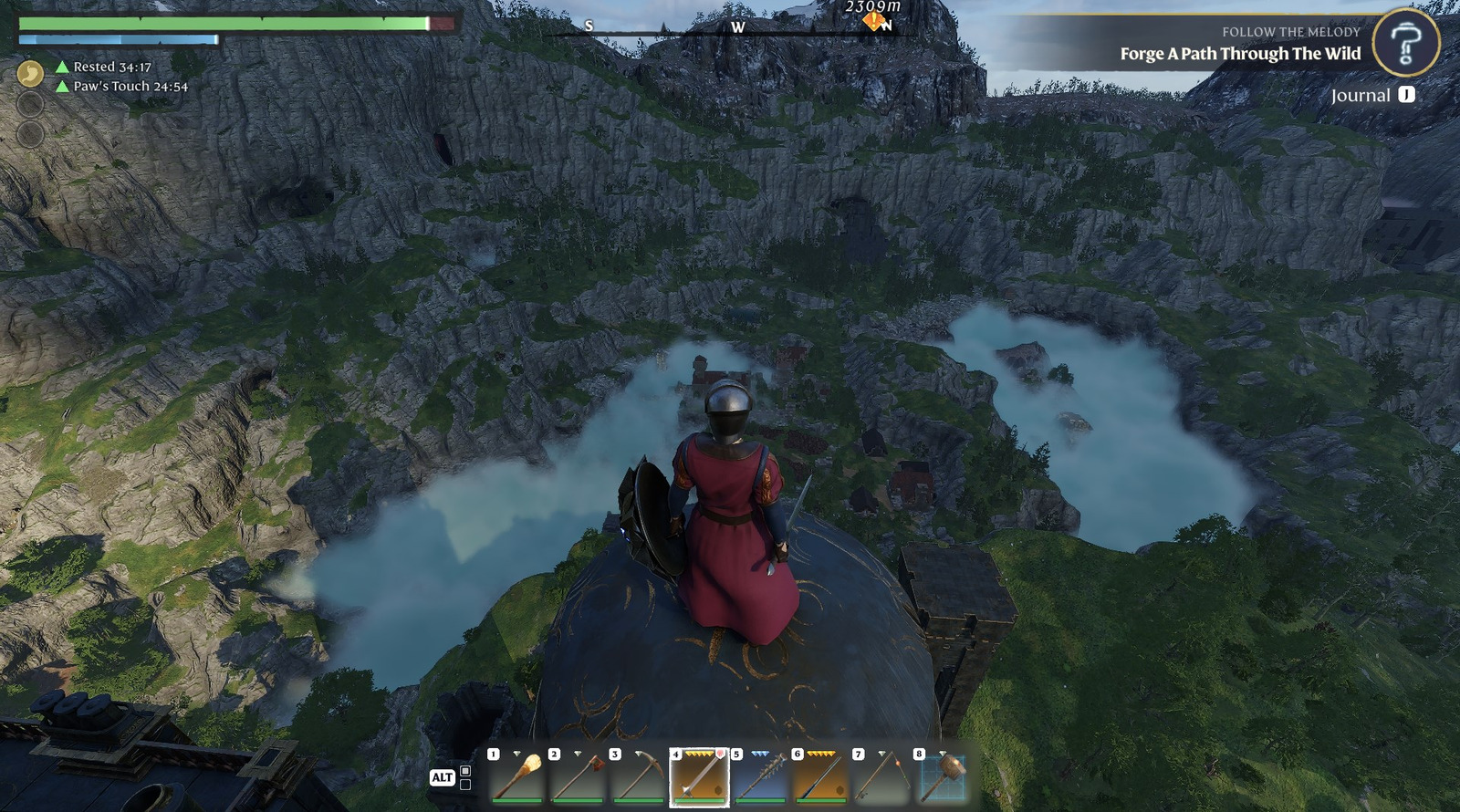Click the Forge A Path Through The Wild objective
Image resolution: width=1460 pixels, height=812 pixels.
point(1240,54)
